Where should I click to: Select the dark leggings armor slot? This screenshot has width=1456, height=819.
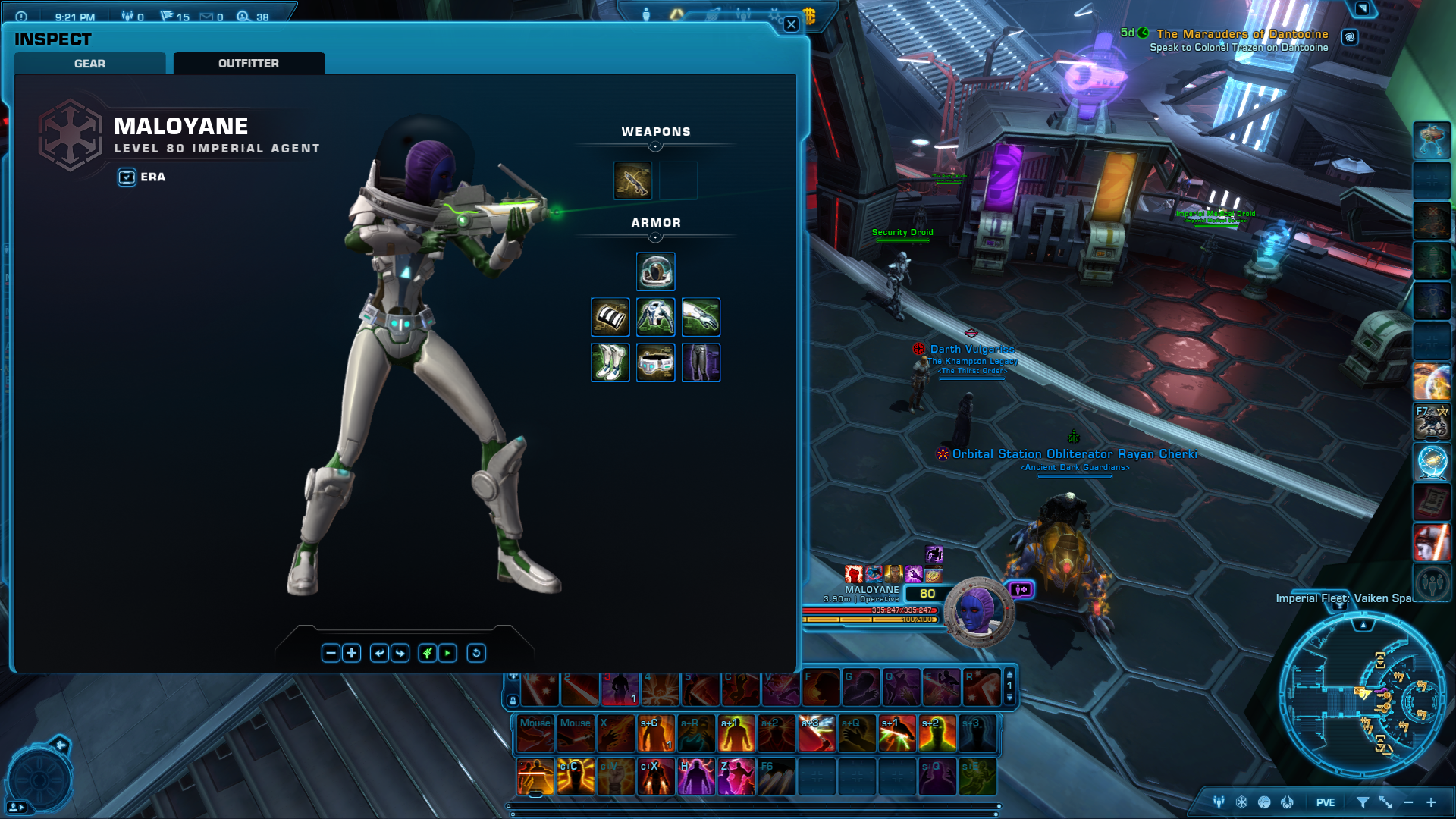pos(701,362)
